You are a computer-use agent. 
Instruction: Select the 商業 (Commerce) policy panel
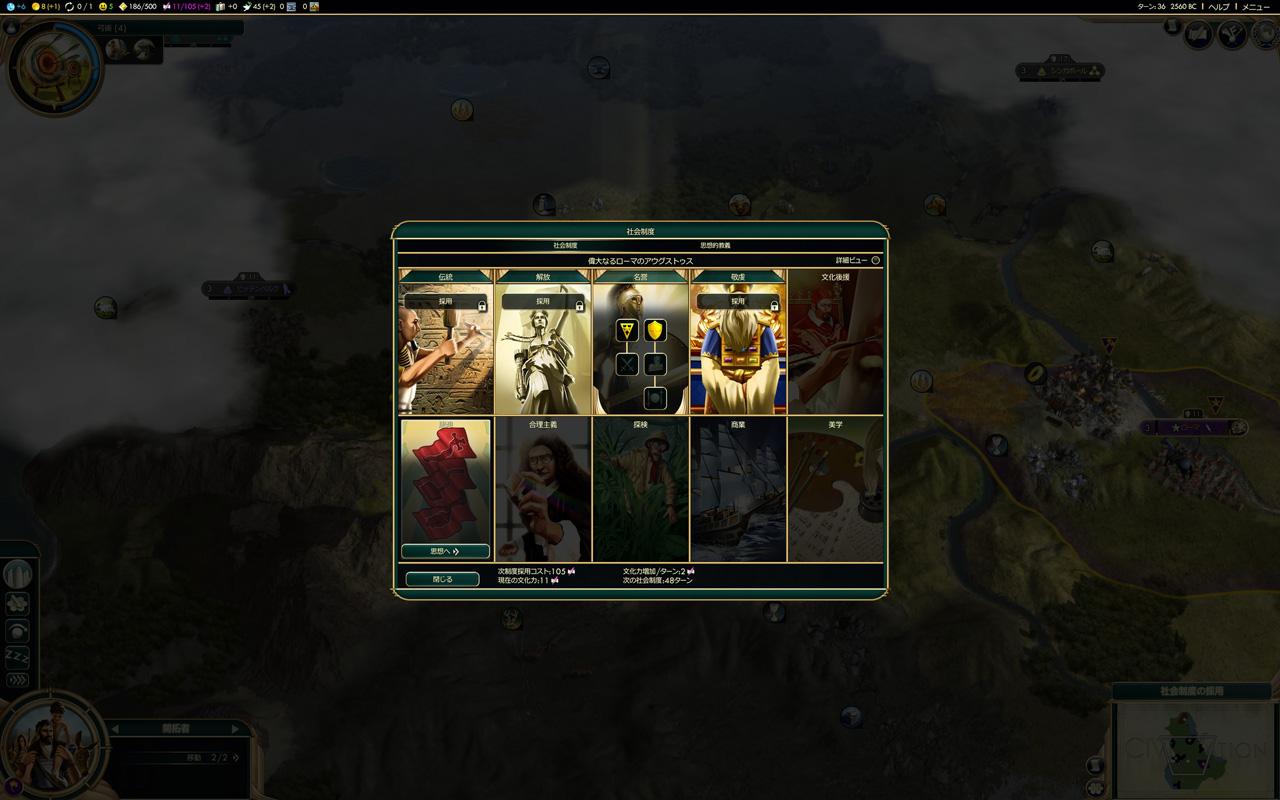pos(738,490)
